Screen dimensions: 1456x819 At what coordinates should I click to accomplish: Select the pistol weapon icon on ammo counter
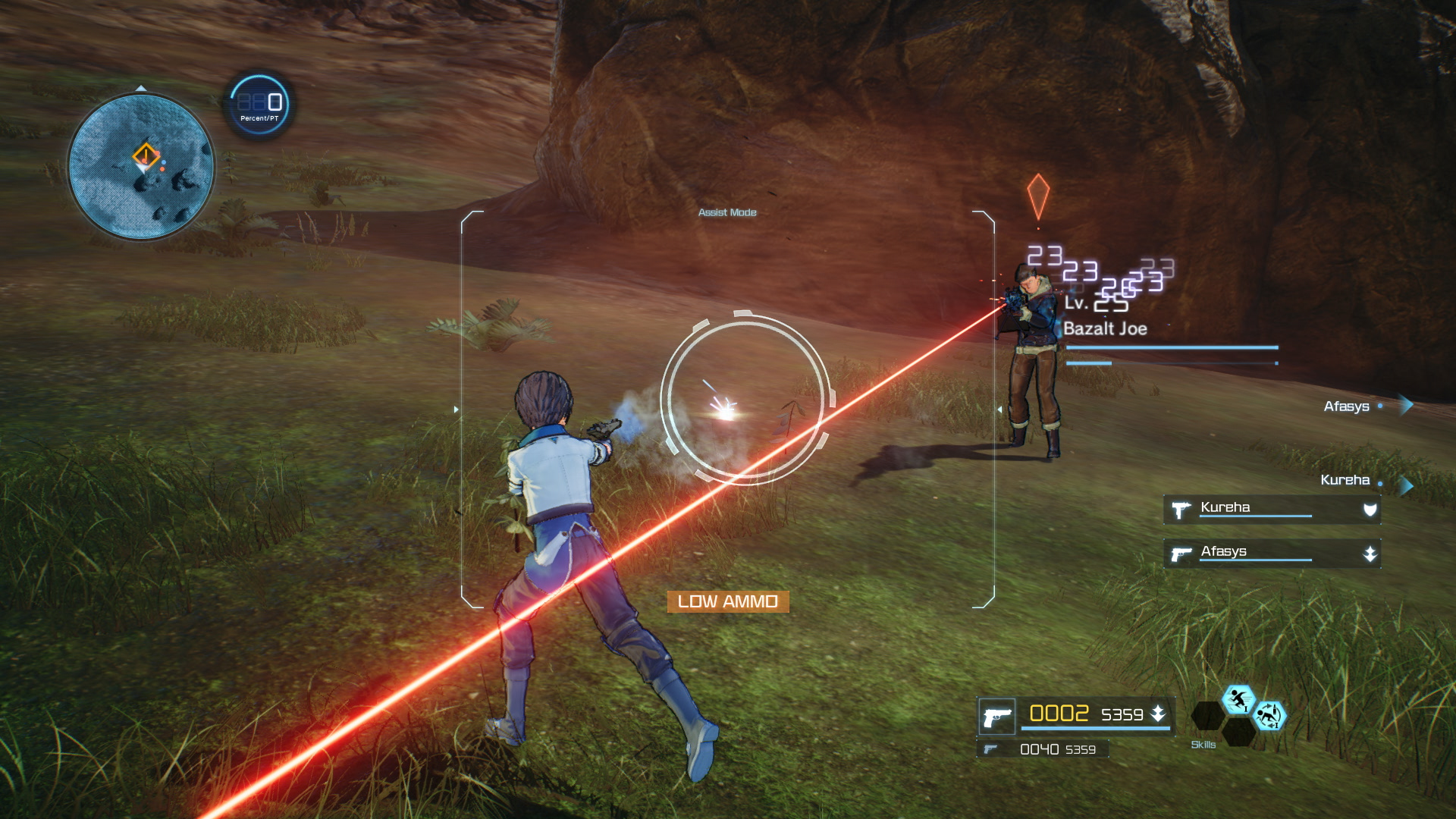(x=999, y=715)
